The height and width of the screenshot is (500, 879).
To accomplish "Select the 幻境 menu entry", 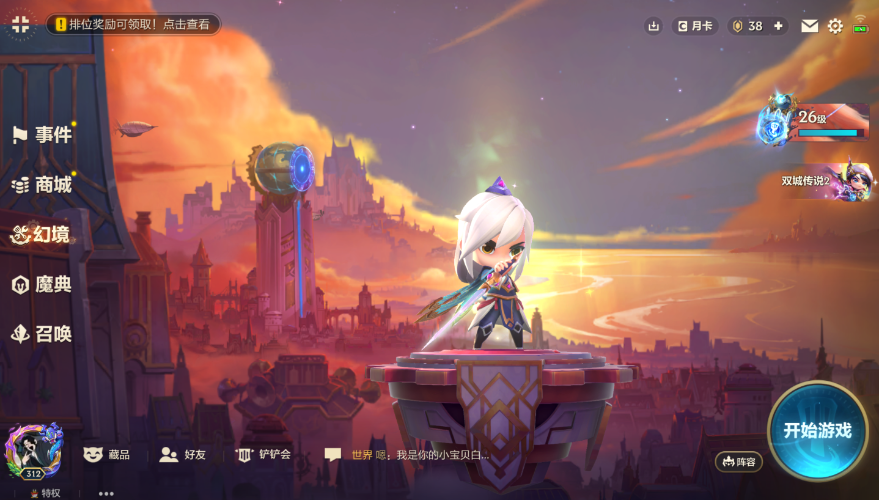I will 42,234.
